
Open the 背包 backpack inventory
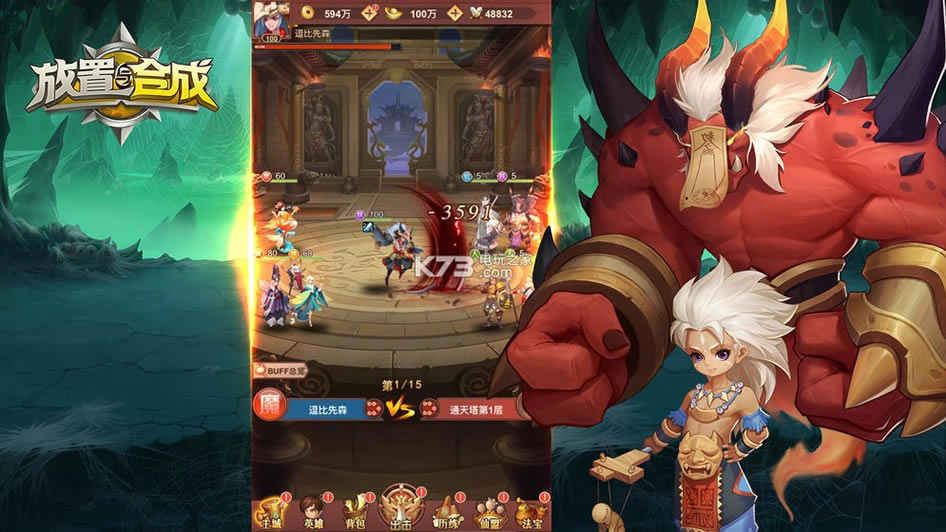pyautogui.click(x=355, y=511)
